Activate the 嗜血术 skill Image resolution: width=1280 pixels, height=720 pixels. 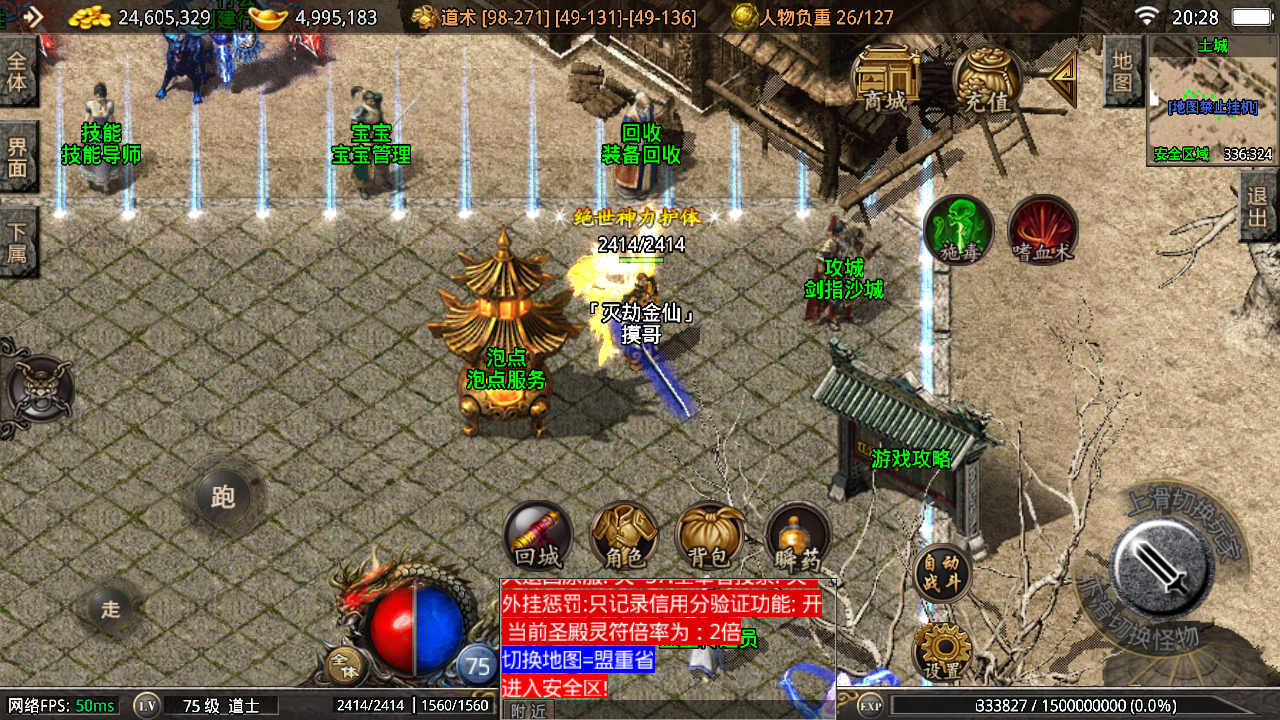point(1042,230)
